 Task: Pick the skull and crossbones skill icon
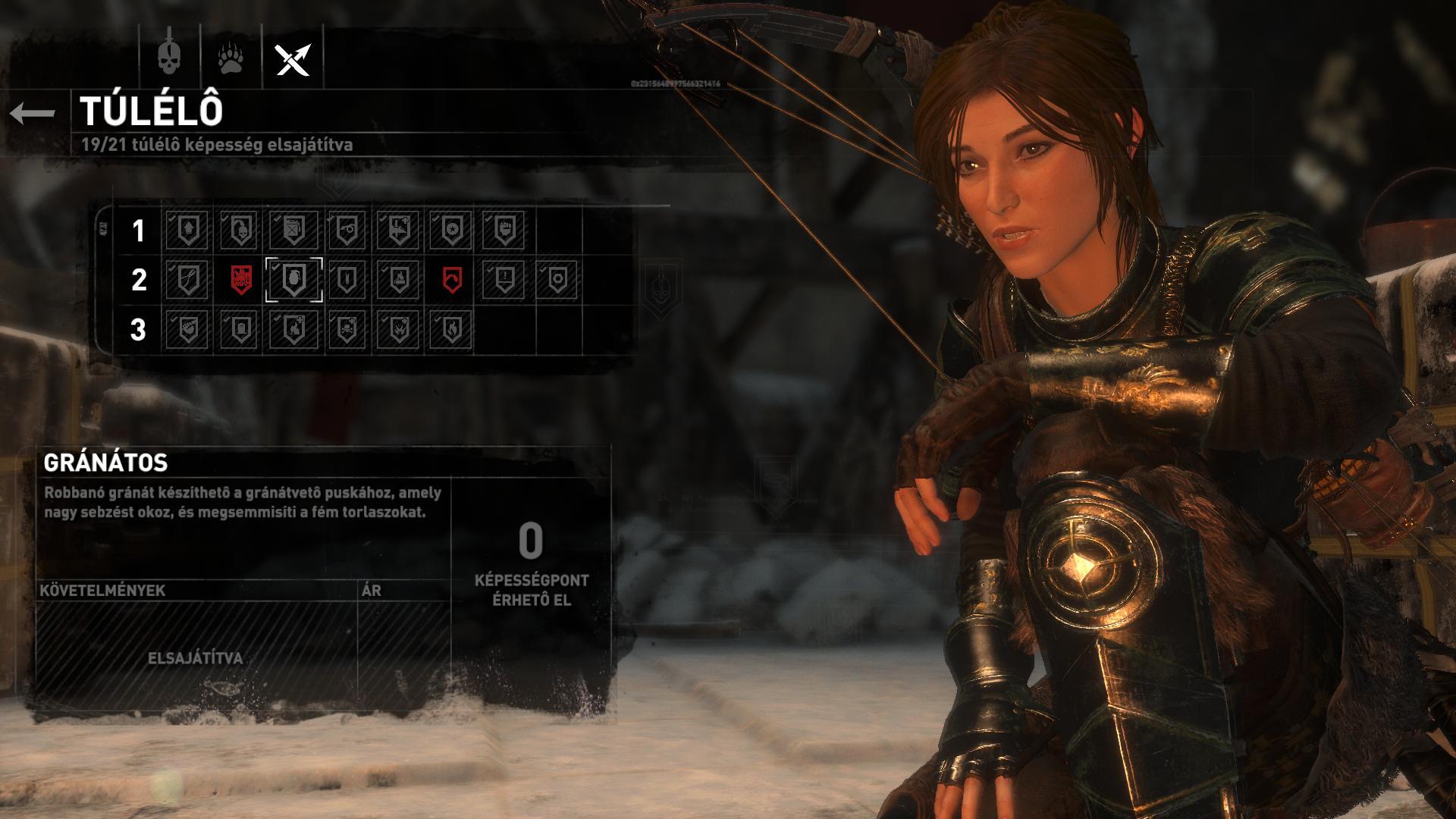pos(346,330)
